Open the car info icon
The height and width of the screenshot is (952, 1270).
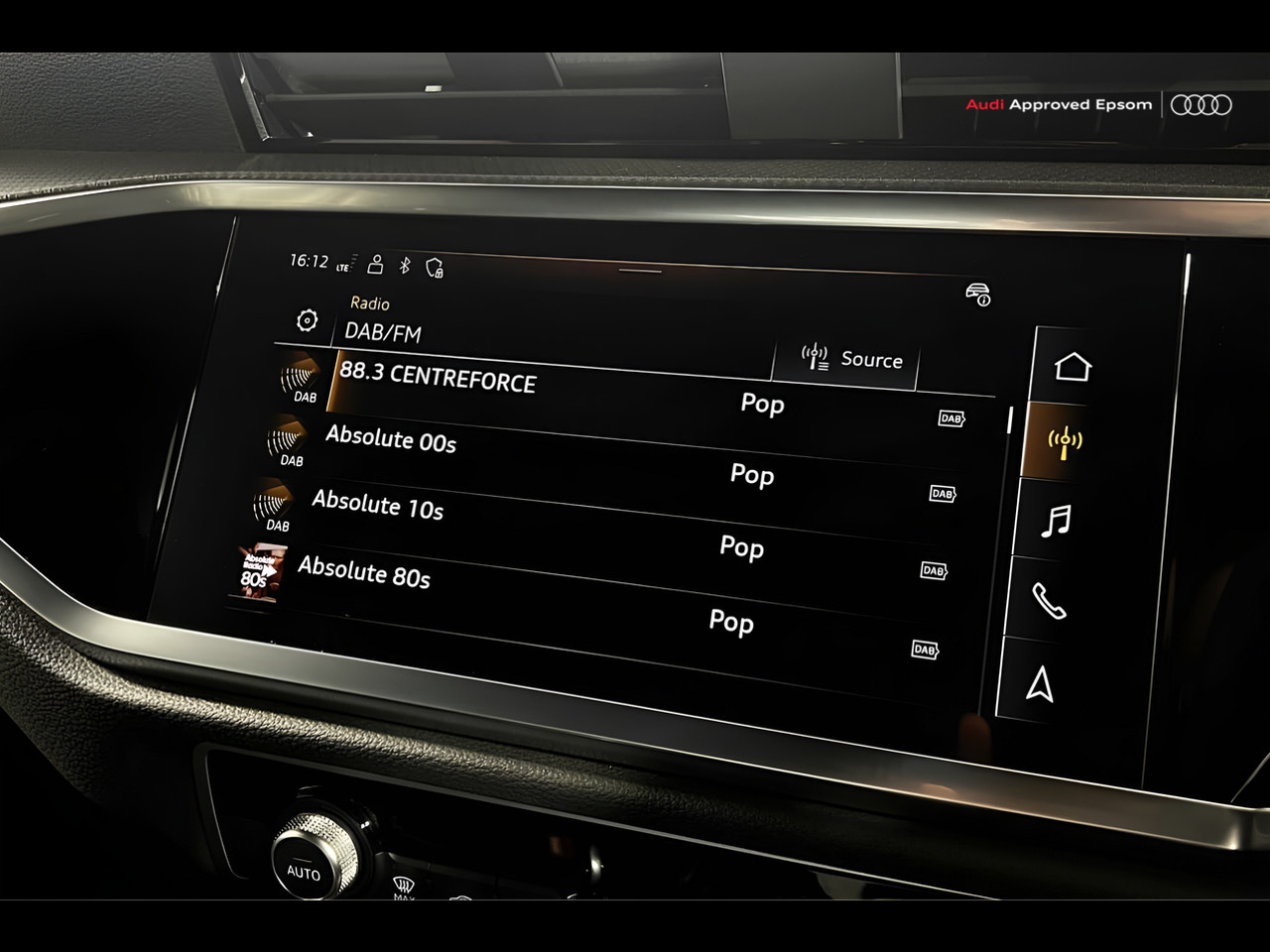click(978, 295)
